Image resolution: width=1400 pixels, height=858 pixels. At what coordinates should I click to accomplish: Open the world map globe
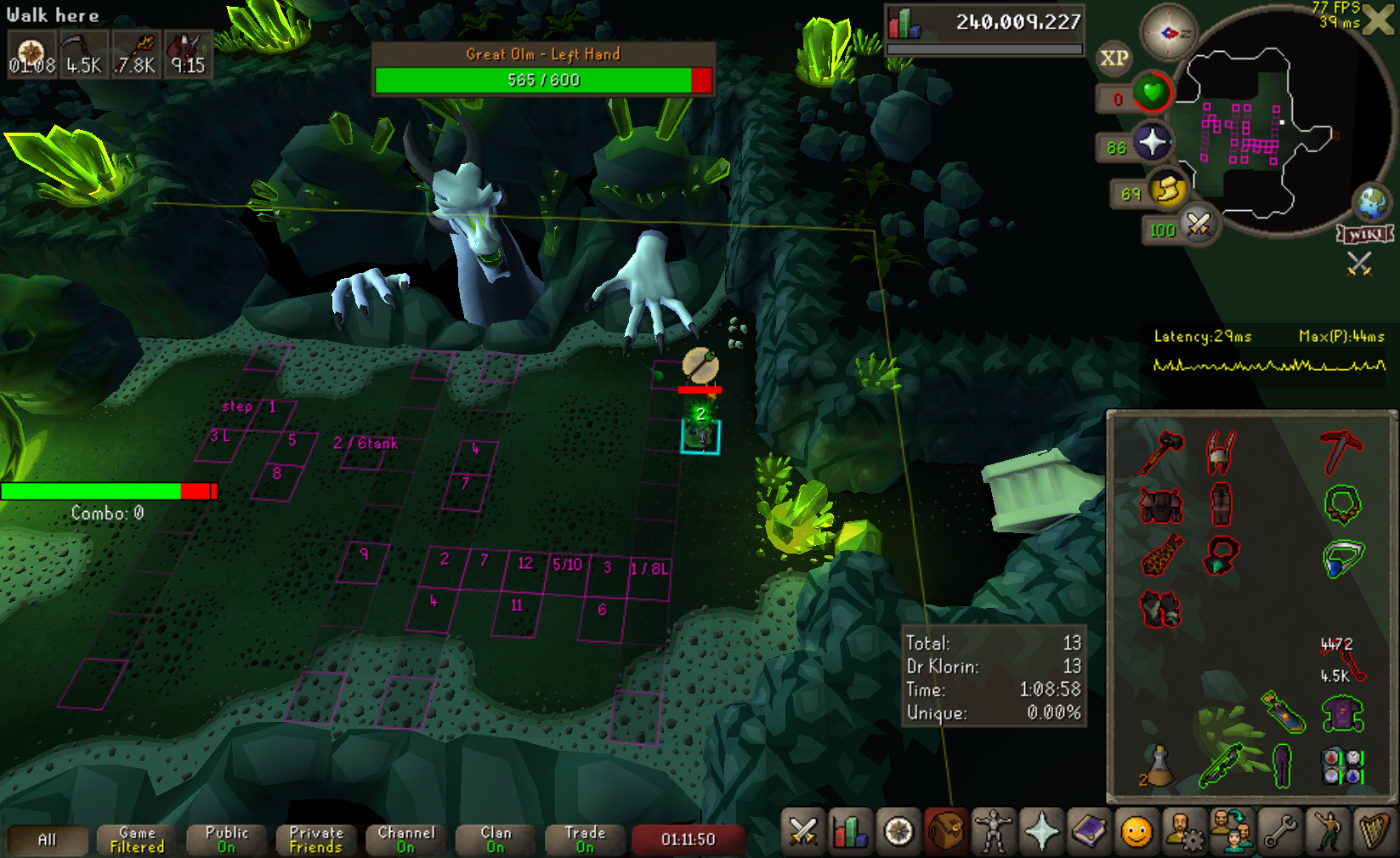[1372, 202]
